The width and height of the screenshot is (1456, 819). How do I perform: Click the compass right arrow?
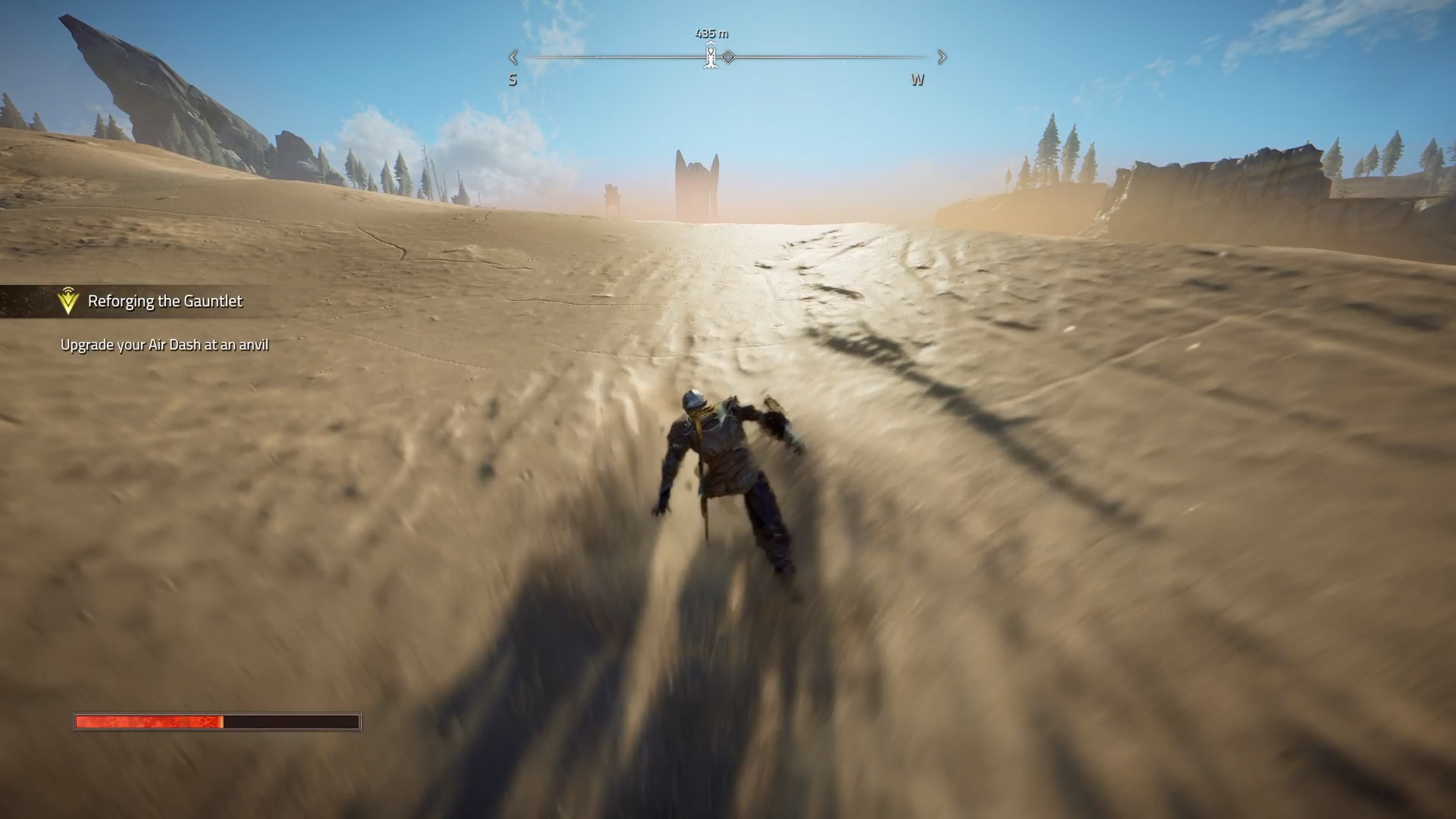click(x=942, y=57)
